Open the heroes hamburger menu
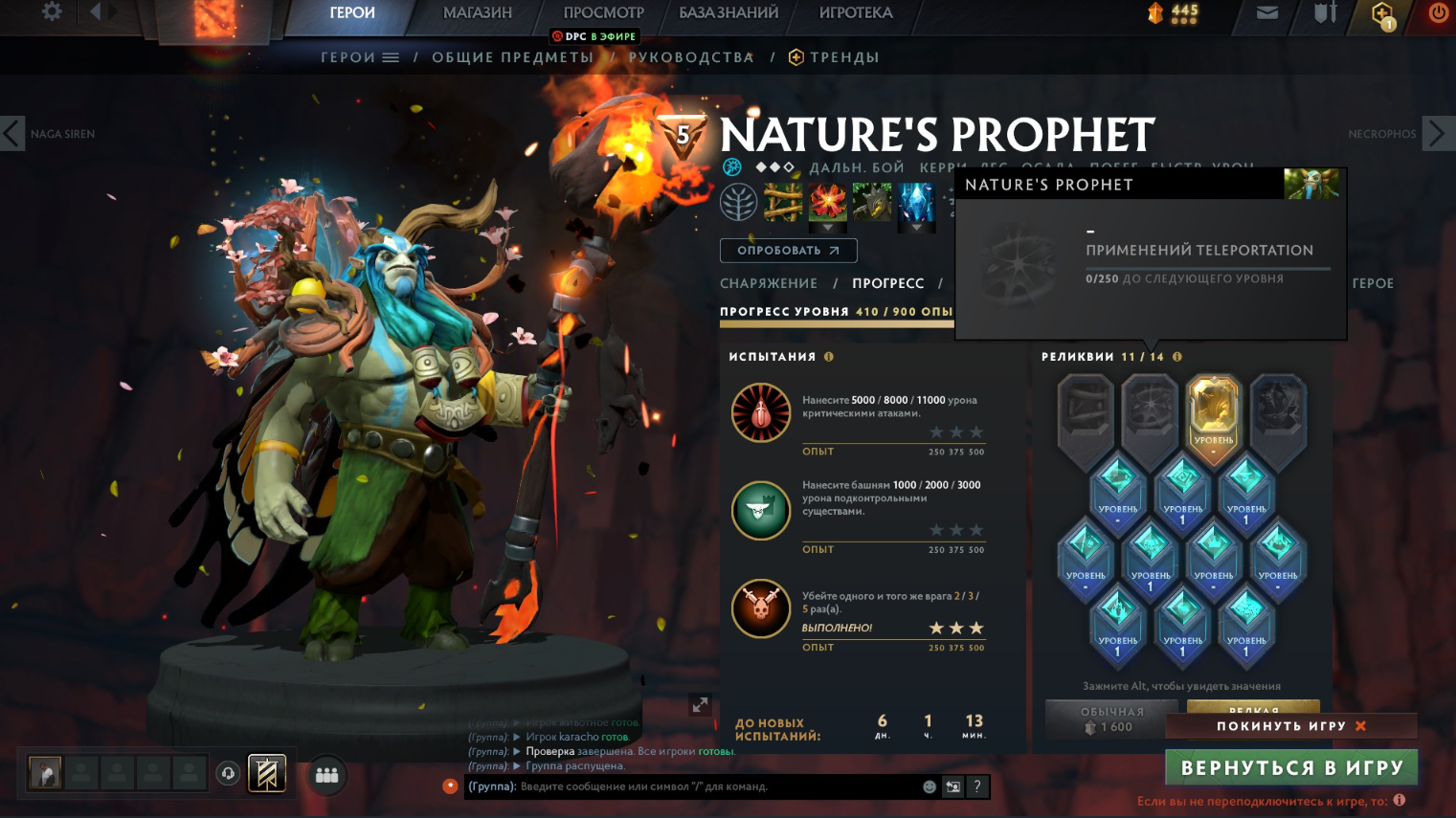This screenshot has height=818, width=1456. click(391, 56)
